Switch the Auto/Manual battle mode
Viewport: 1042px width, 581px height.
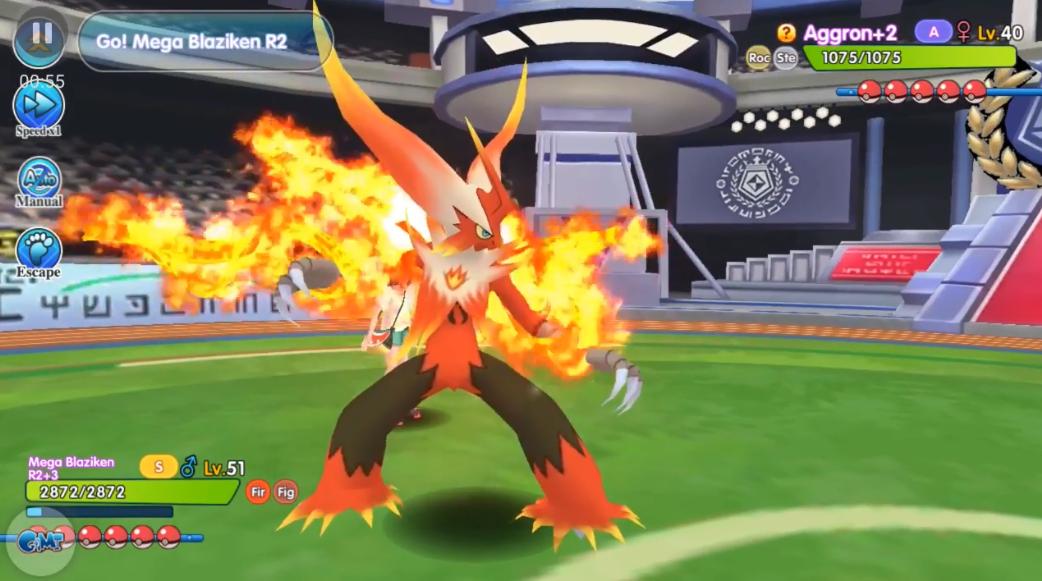coord(39,180)
